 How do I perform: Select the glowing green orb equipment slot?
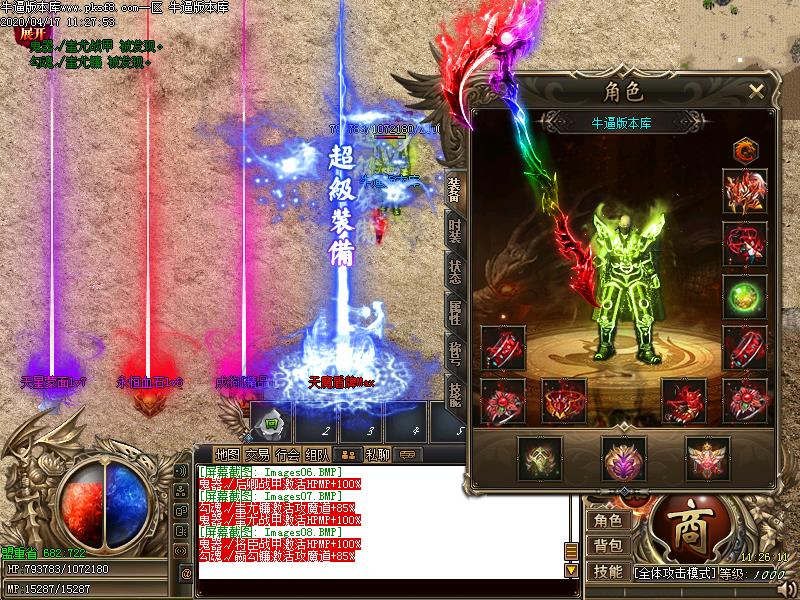pyautogui.click(x=745, y=297)
